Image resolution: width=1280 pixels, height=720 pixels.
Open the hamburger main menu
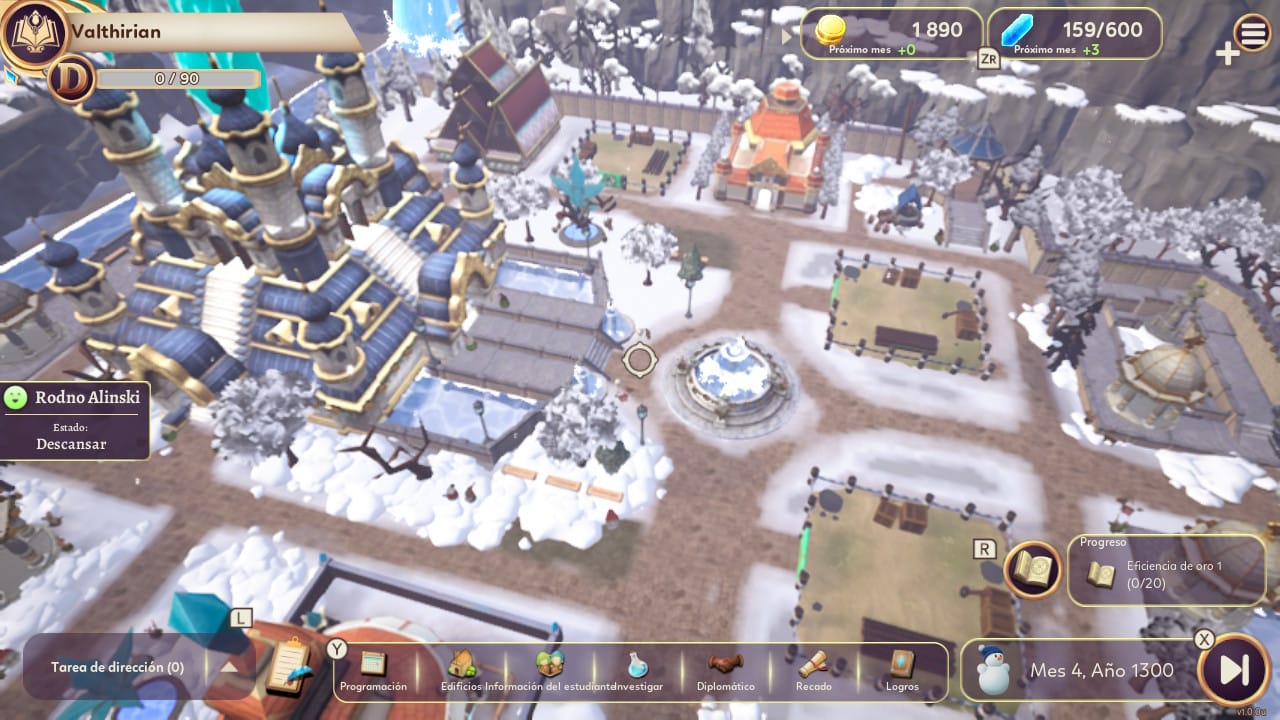pyautogui.click(x=1252, y=33)
